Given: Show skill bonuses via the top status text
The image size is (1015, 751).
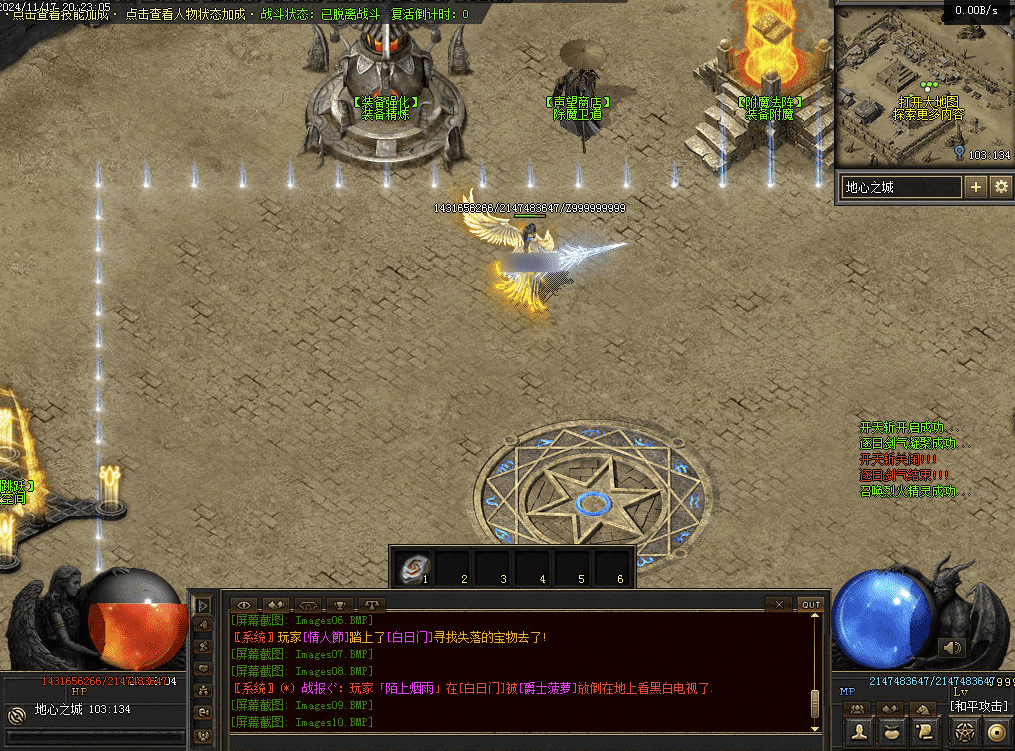Looking at the screenshot, I should click(x=60, y=15).
